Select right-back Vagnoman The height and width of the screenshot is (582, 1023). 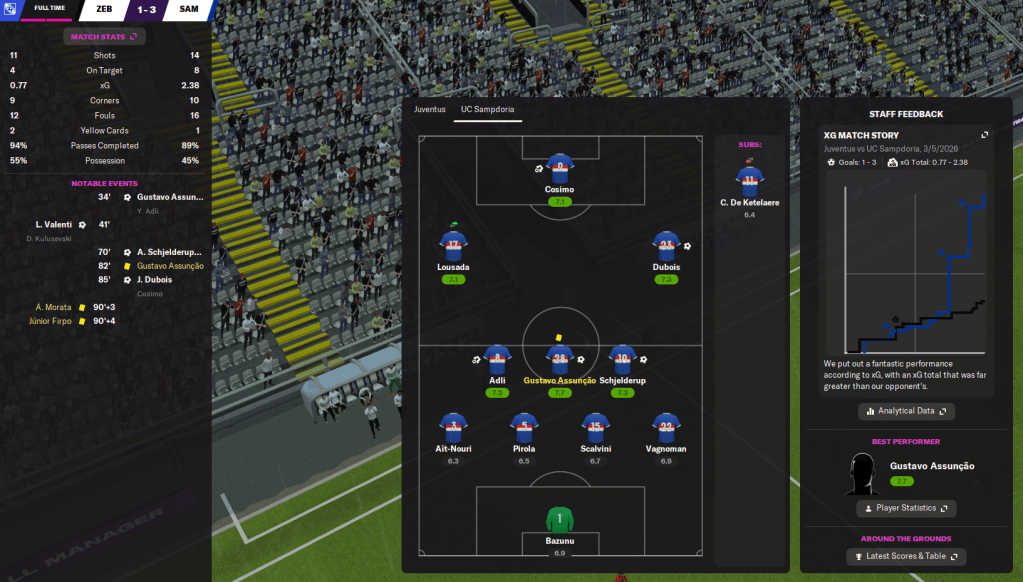[666, 428]
